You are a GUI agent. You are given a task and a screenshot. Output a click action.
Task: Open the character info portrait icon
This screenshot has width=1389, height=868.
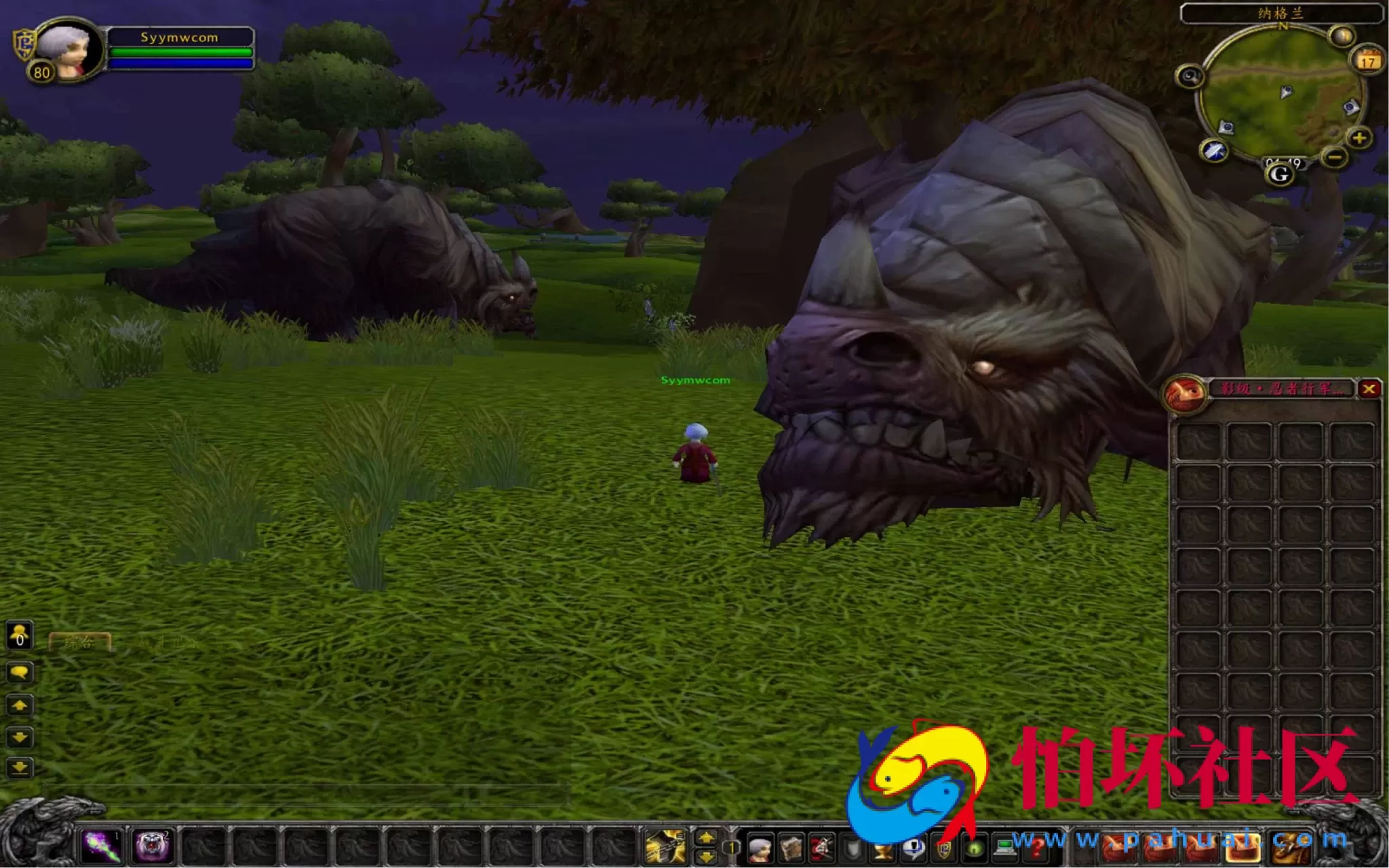[x=759, y=848]
